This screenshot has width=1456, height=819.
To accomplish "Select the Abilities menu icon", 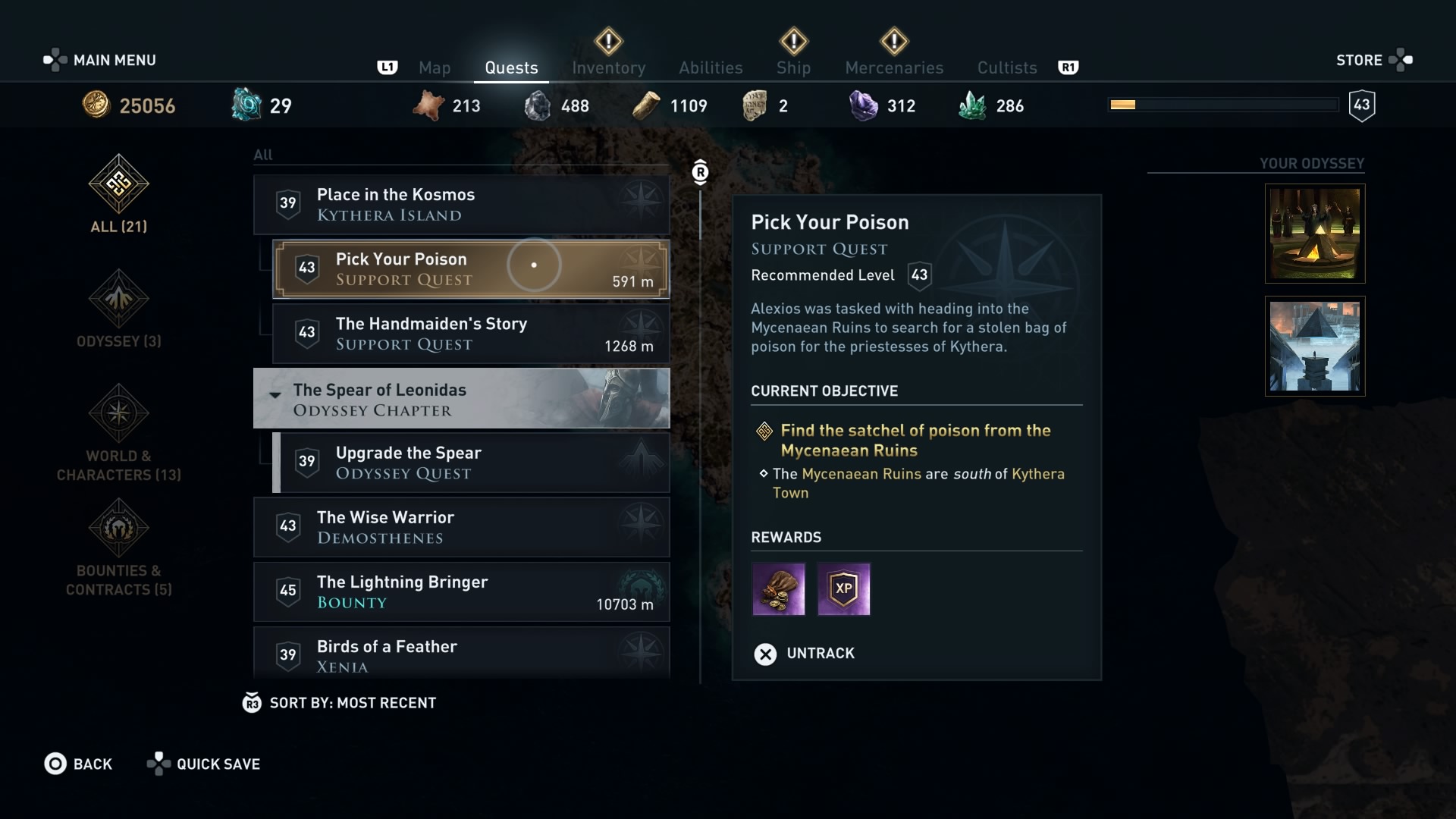I will (710, 67).
